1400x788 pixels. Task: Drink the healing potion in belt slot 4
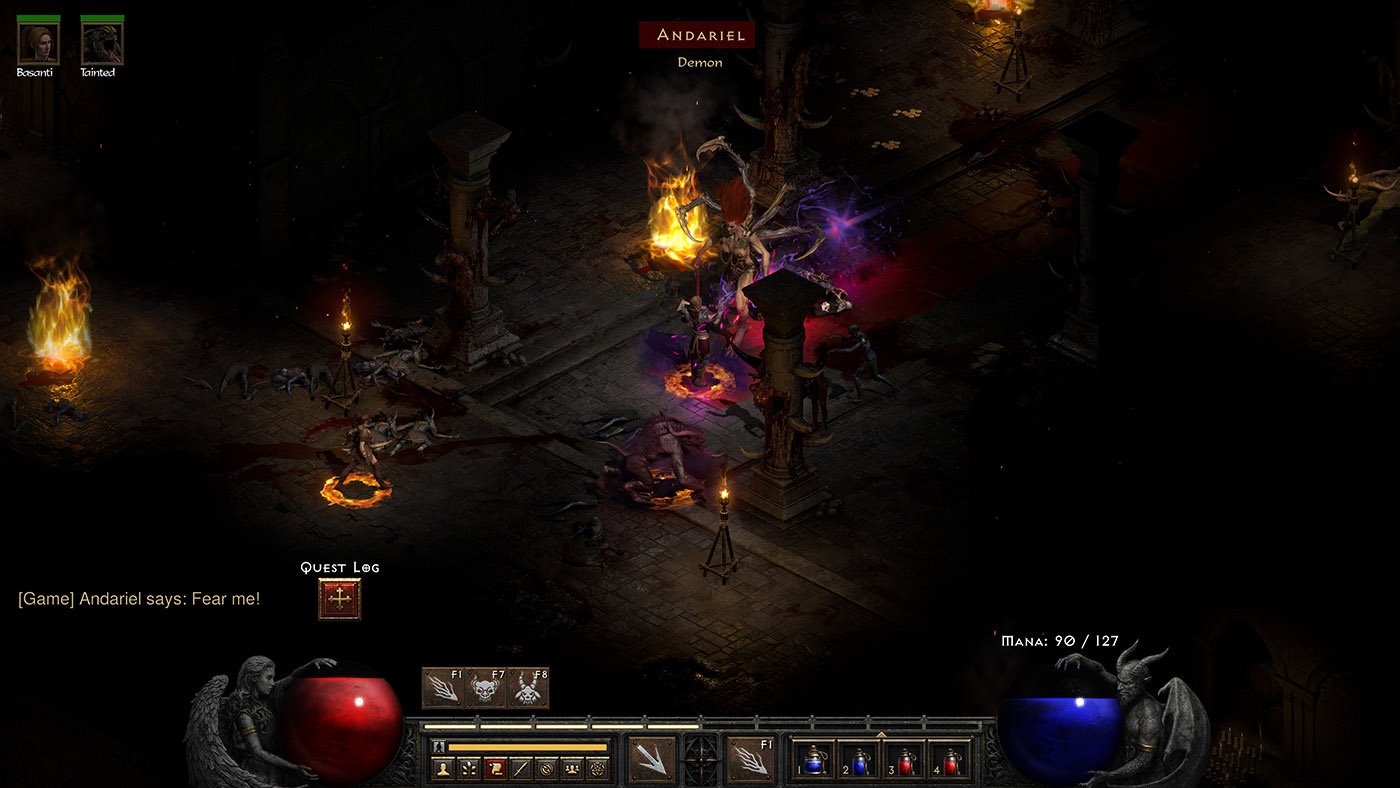tap(949, 761)
